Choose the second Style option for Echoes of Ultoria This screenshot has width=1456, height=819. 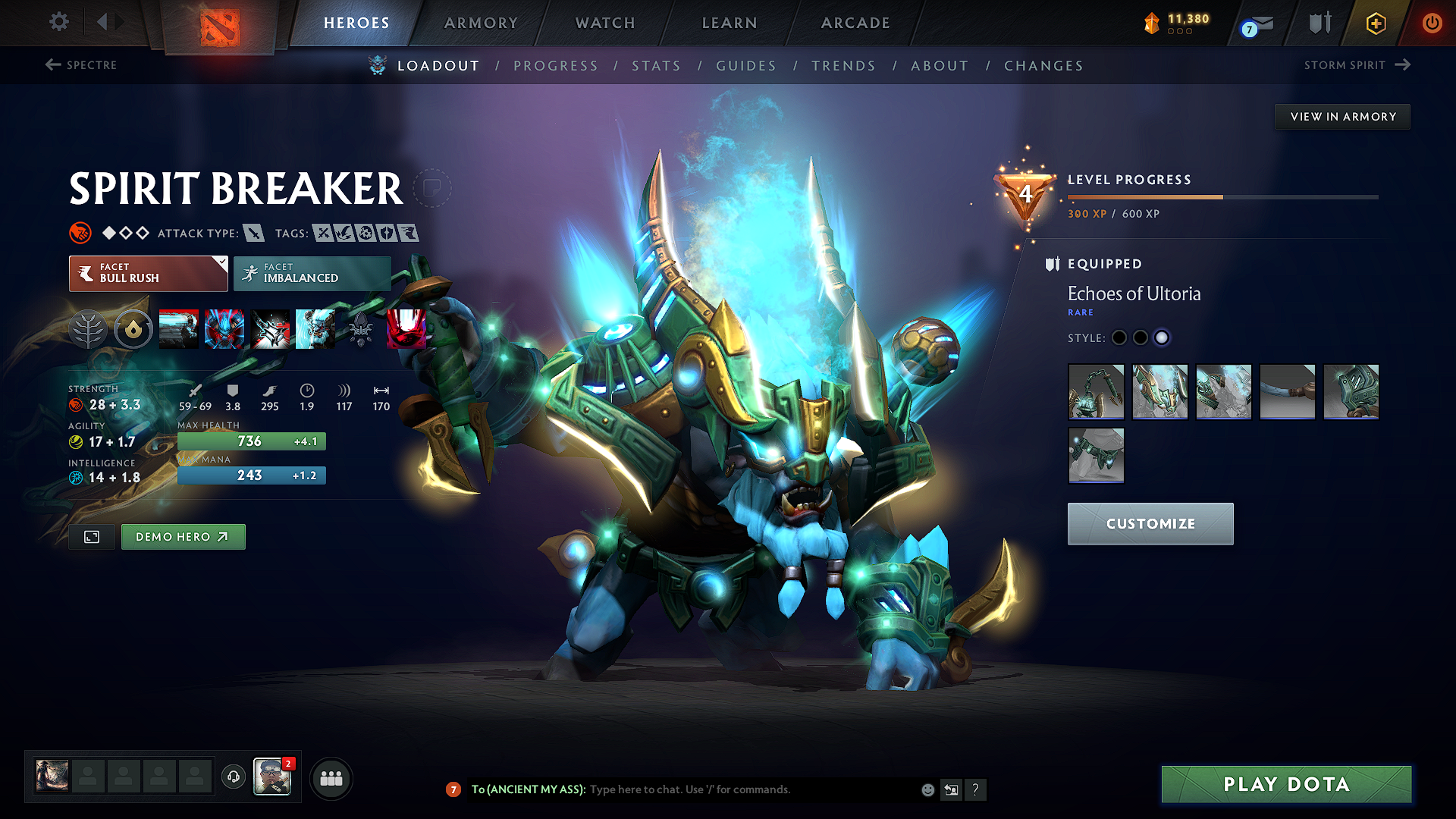point(1141,338)
